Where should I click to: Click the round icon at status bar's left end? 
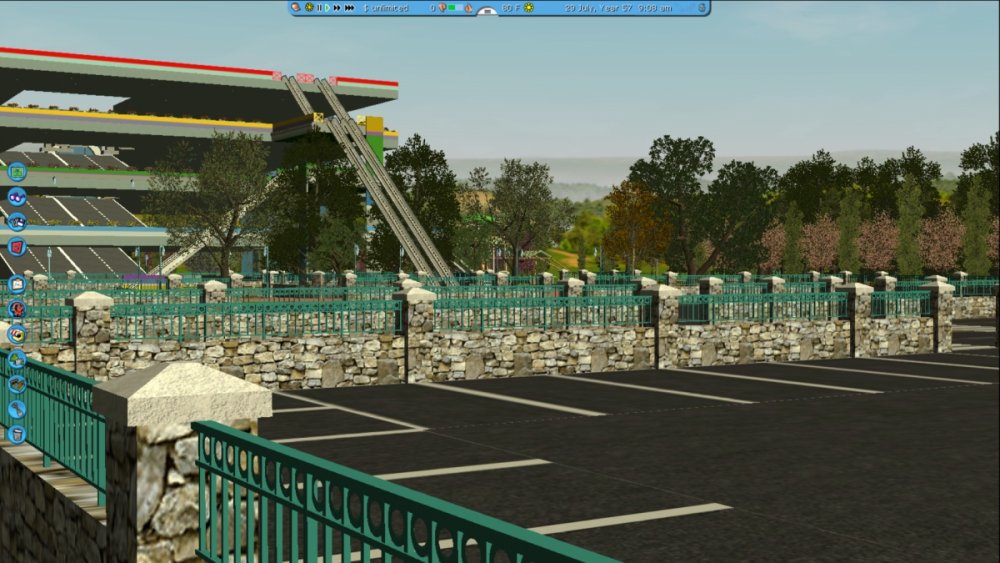[296, 8]
